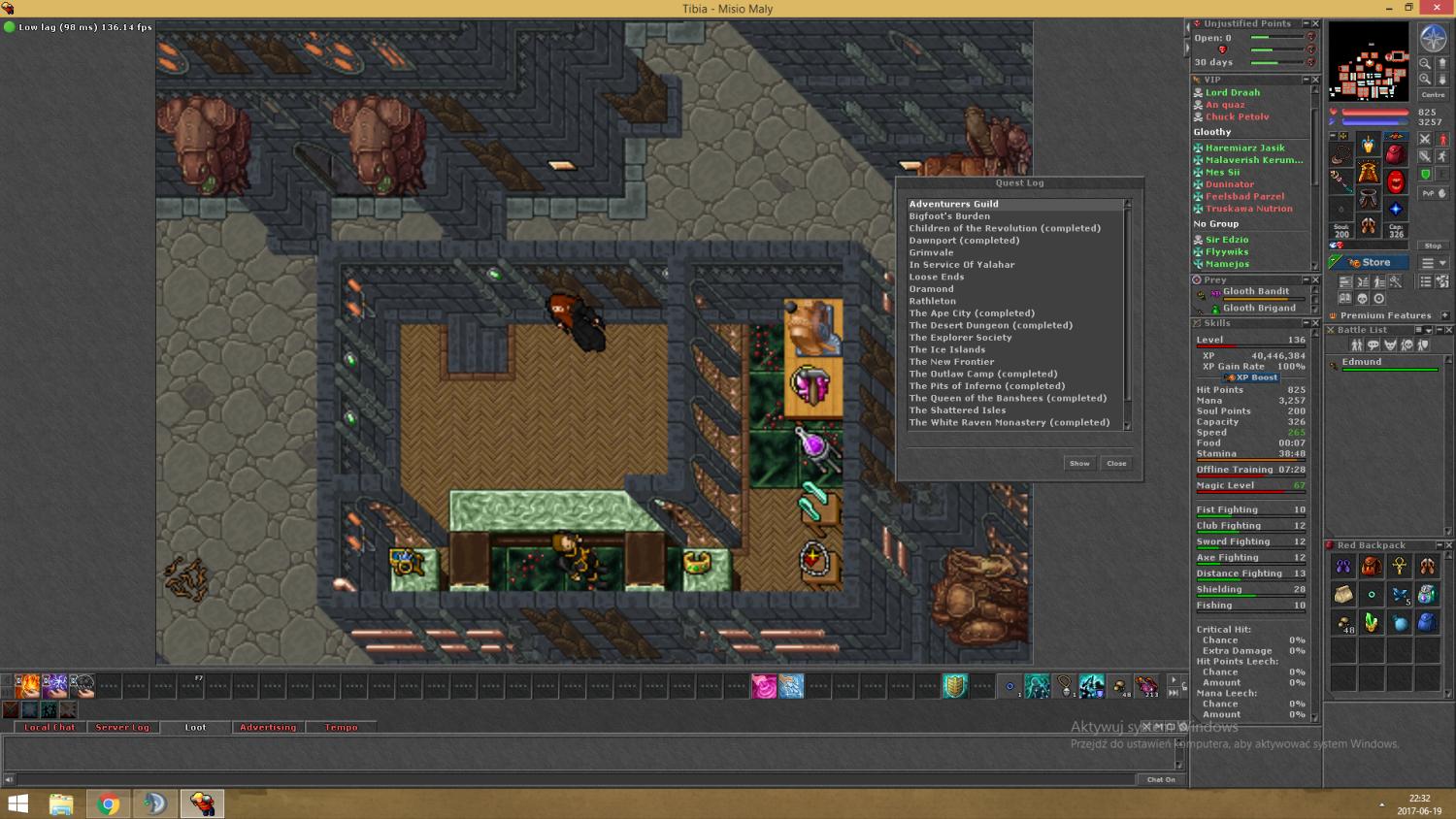Open the Store
The image size is (1456, 819).
1369,263
